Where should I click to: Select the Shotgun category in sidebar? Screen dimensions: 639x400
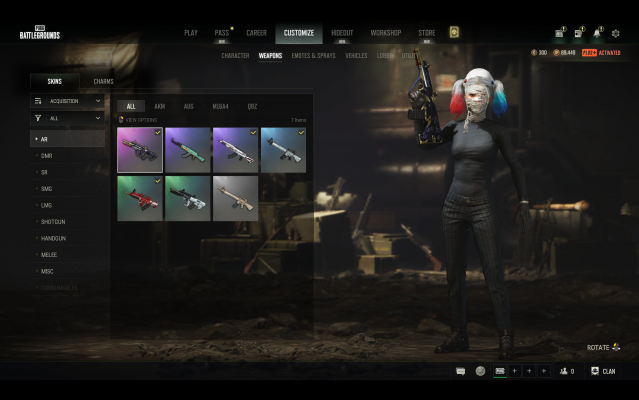(x=54, y=221)
